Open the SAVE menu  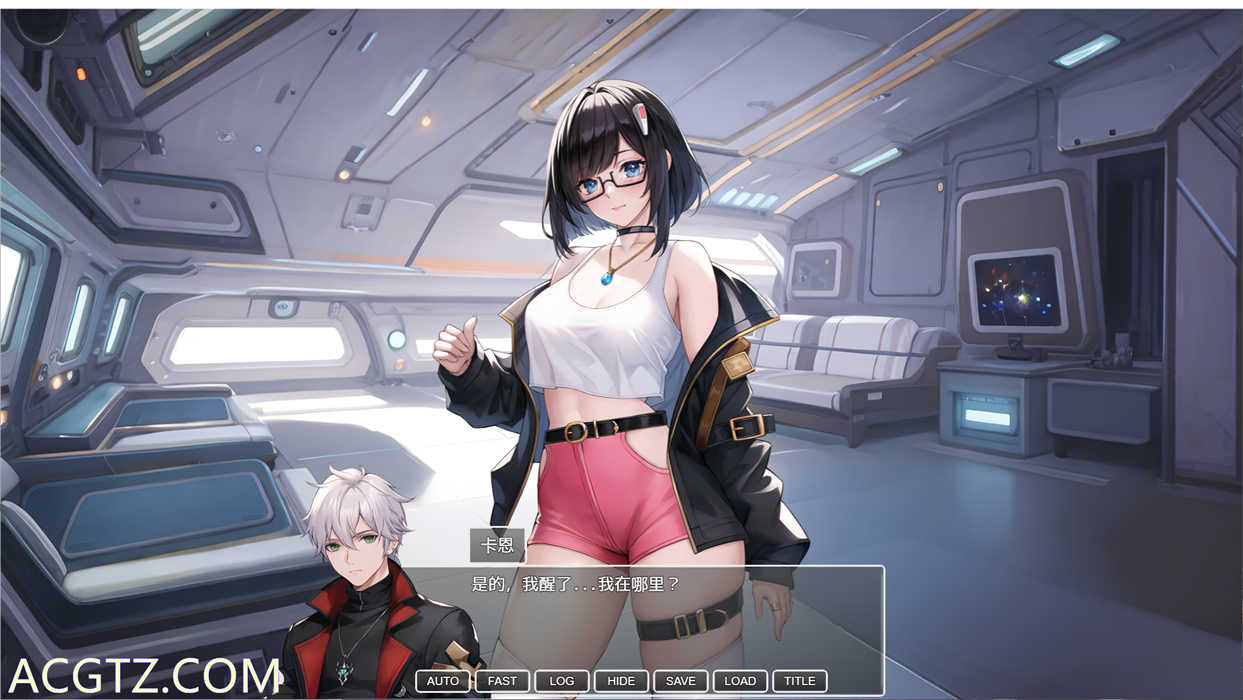tap(681, 681)
